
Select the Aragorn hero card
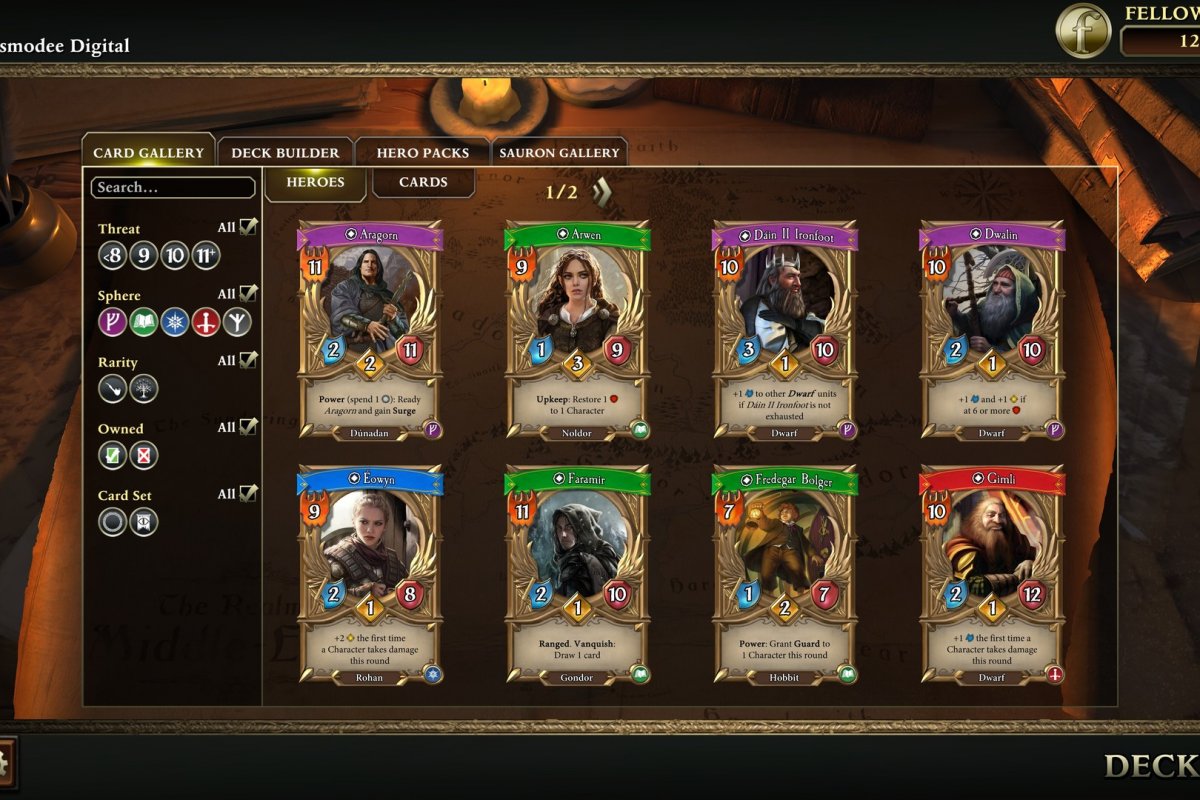click(371, 330)
